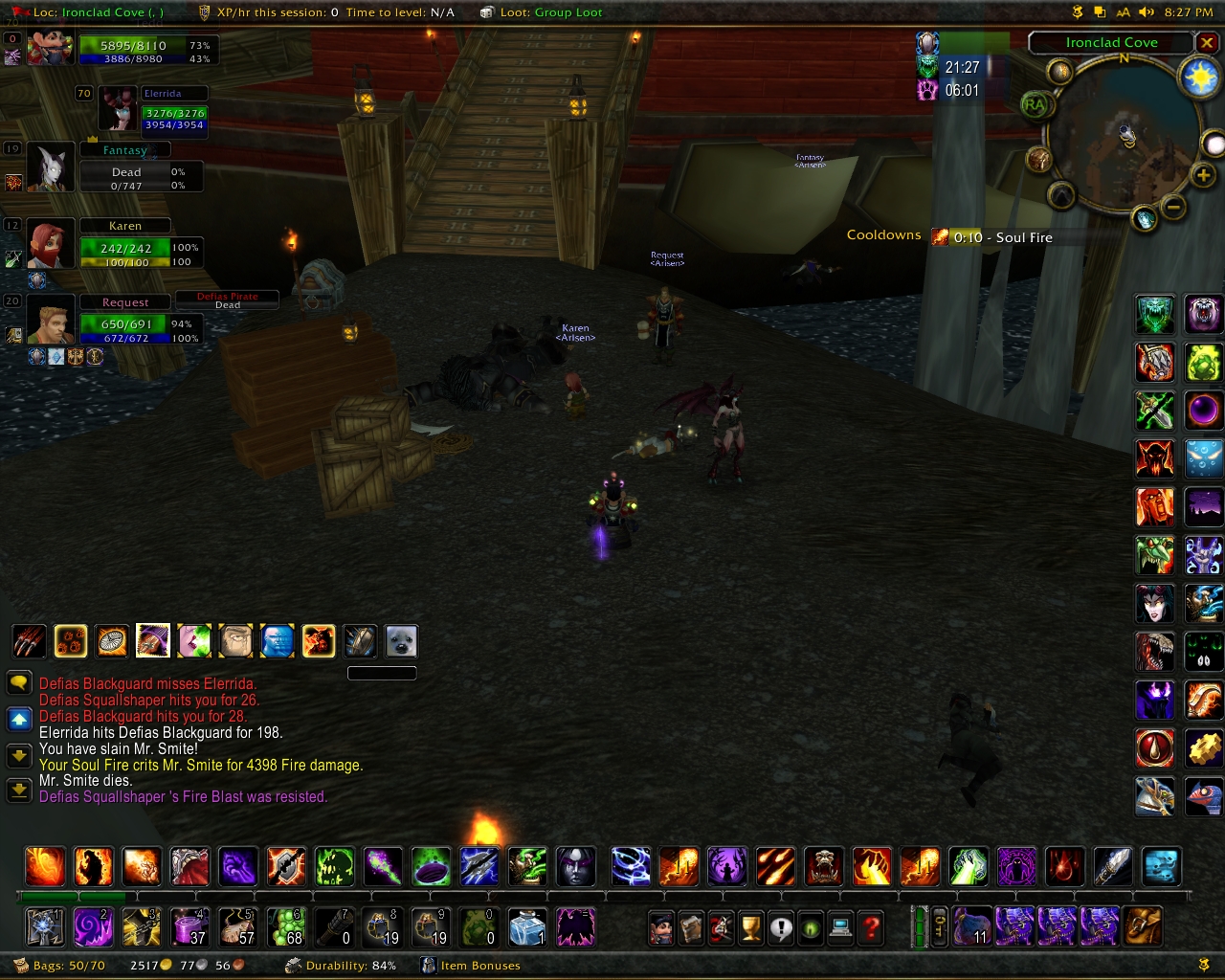Open the quest log exclamation mark button
This screenshot has width=1225, height=980.
point(781,927)
